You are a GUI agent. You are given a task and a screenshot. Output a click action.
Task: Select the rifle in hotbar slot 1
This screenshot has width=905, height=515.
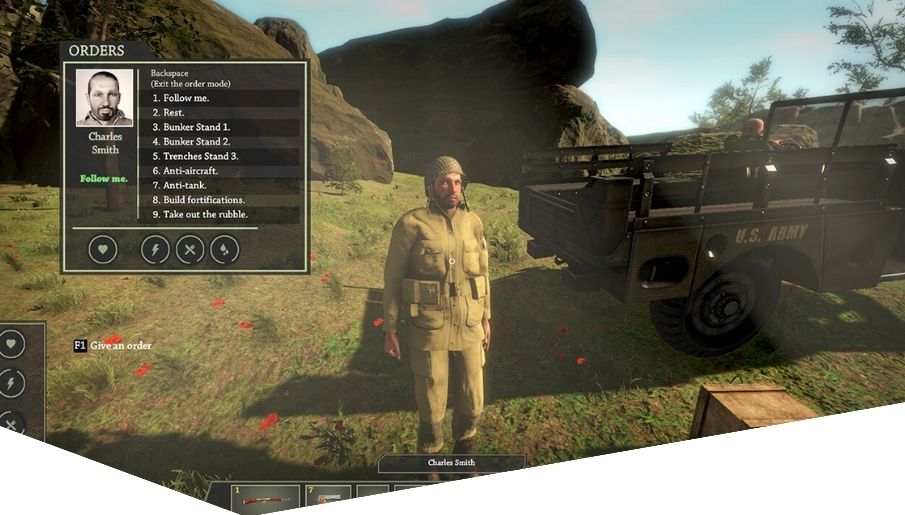coord(265,500)
